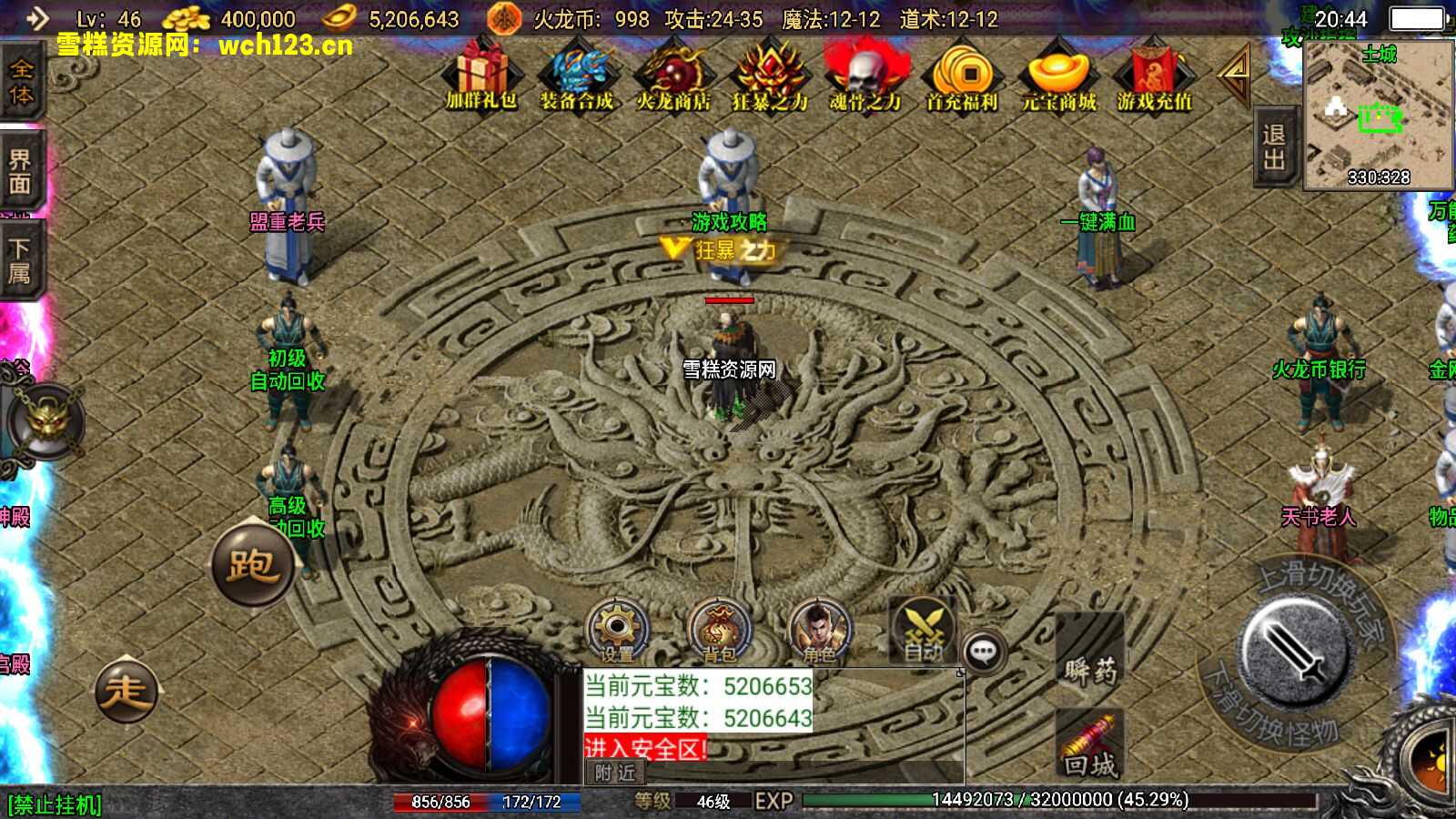Switch to 全体 tab
The image size is (1456, 819).
[20, 82]
